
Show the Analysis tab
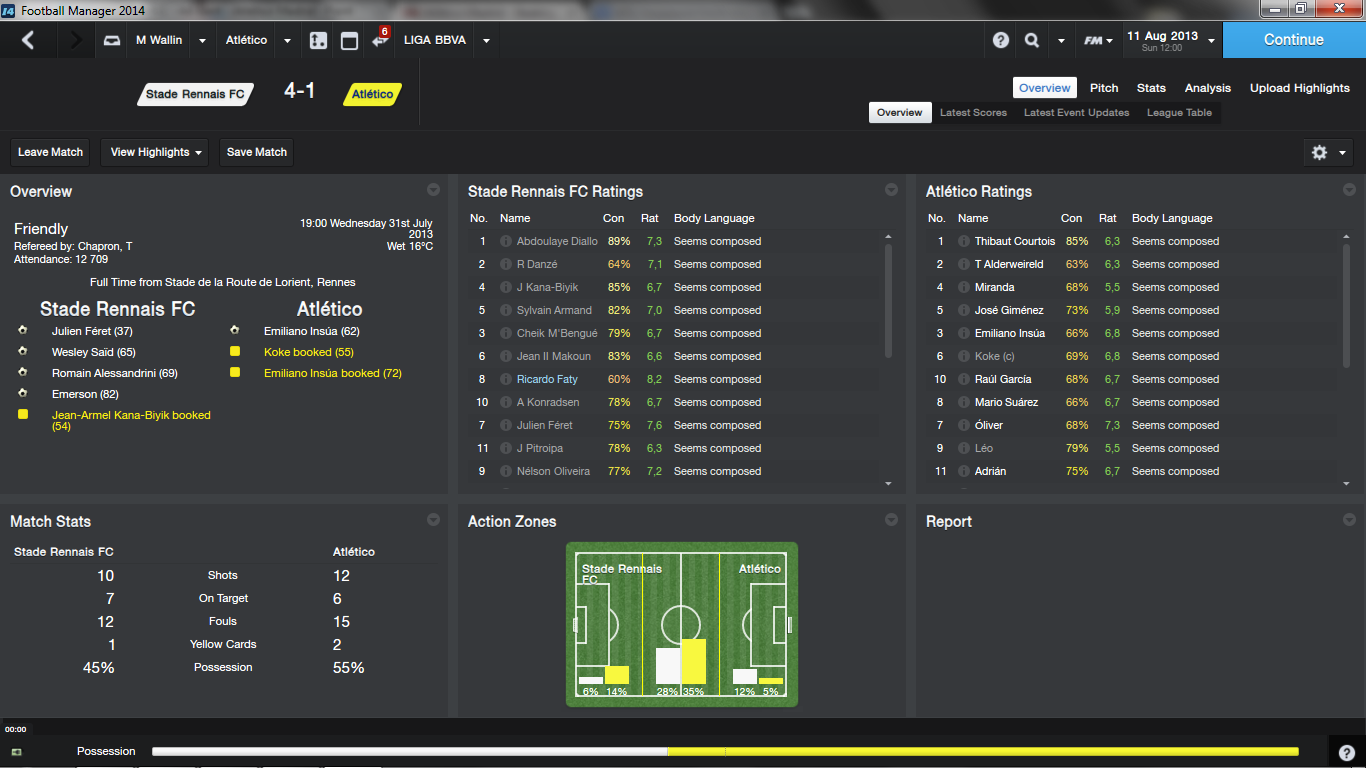pos(1208,88)
